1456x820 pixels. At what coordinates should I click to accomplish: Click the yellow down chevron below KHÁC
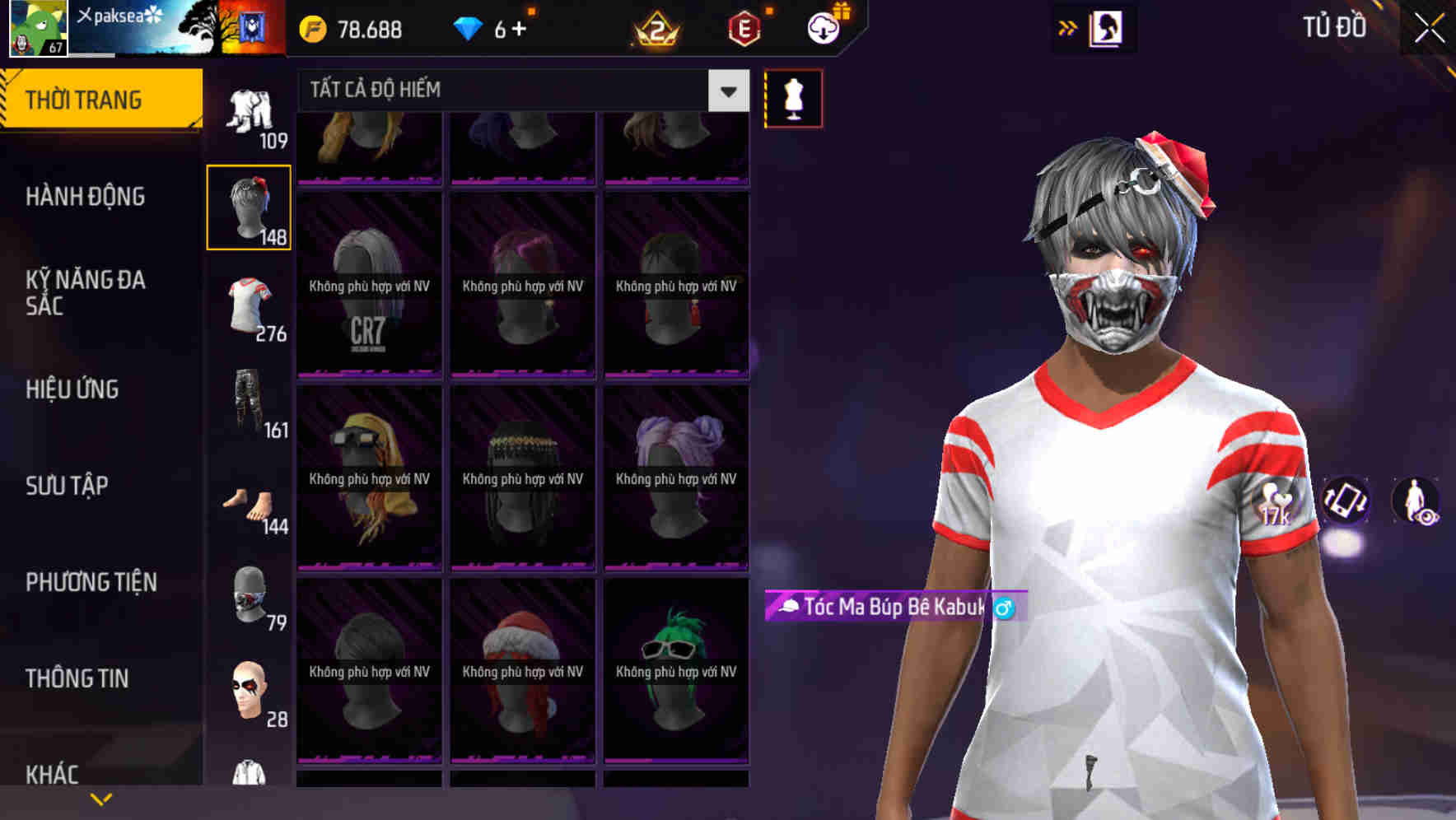pyautogui.click(x=101, y=798)
